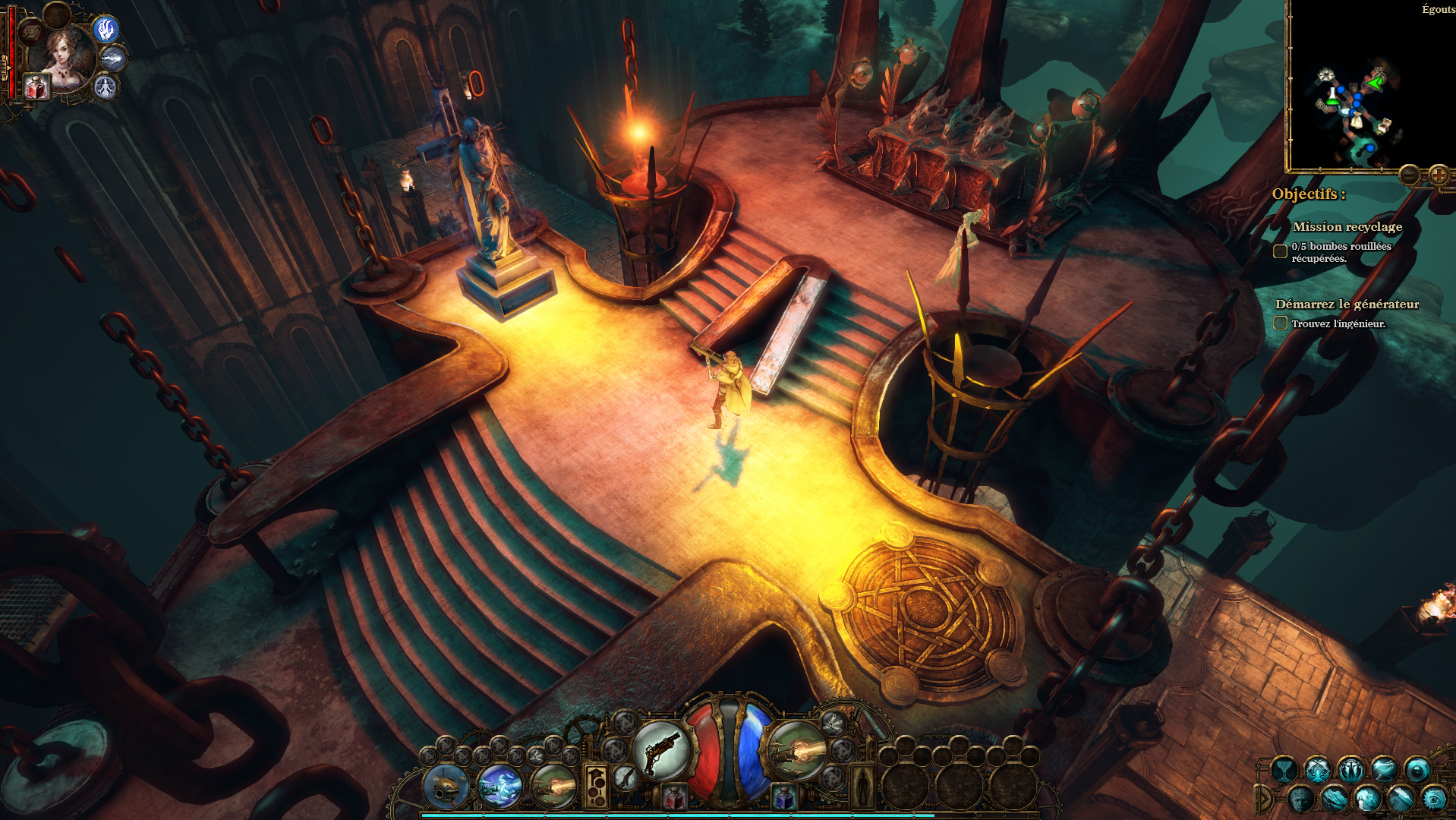Select the Mission recyclage objective

(1347, 226)
